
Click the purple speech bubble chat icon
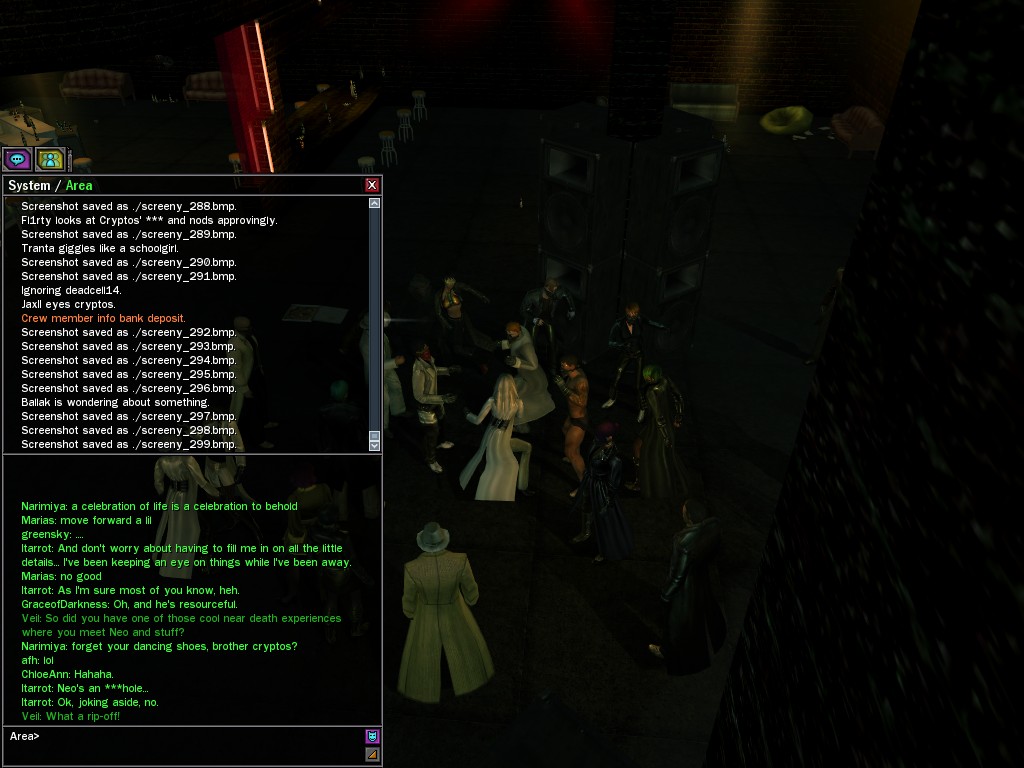point(17,158)
